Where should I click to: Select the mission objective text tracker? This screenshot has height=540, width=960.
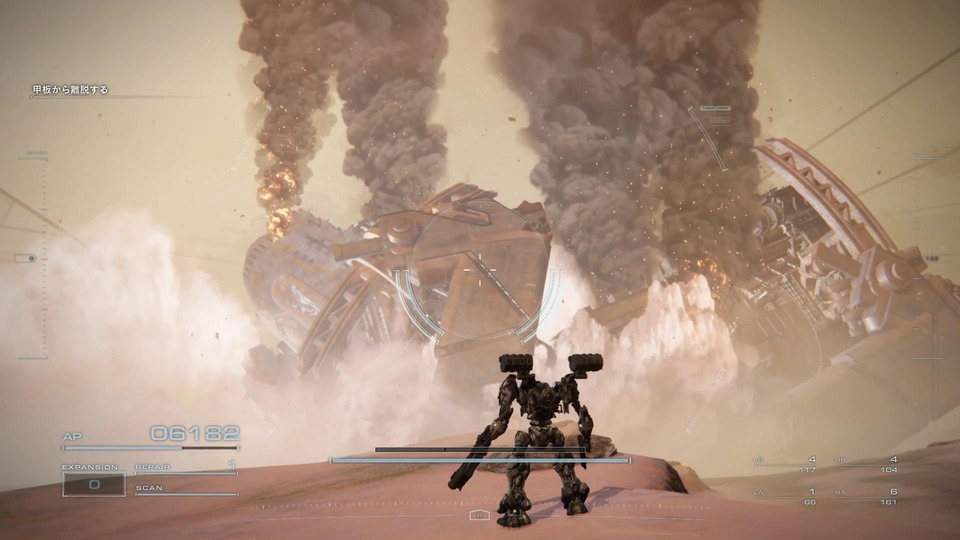69,90
